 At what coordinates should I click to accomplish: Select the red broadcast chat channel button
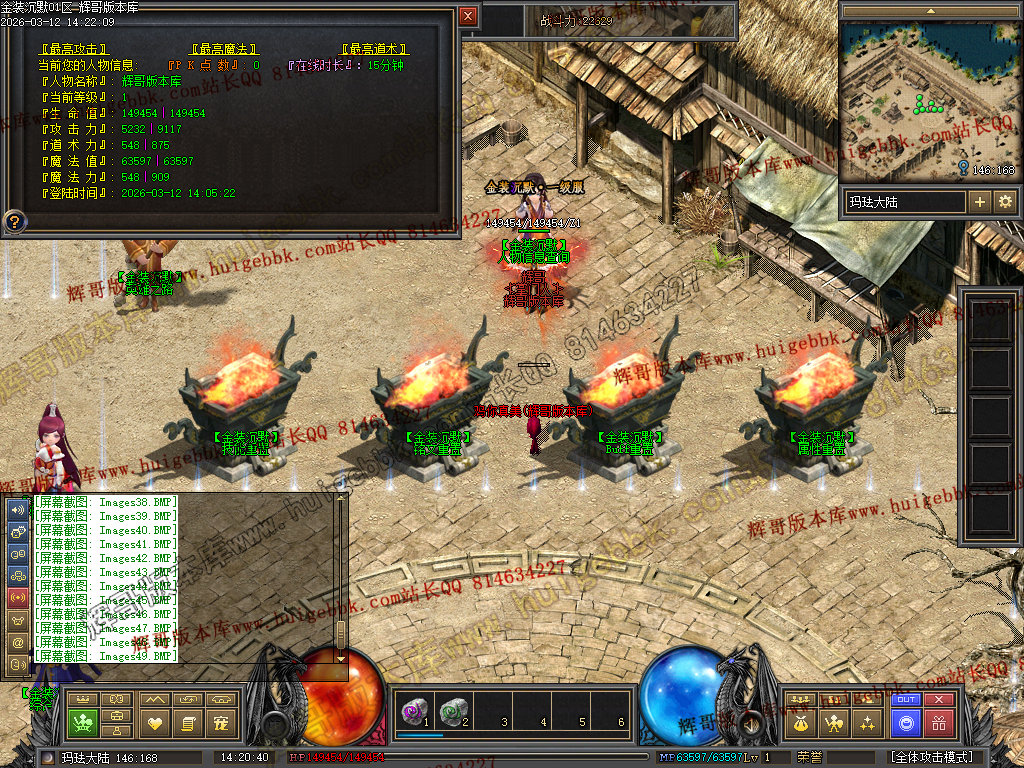coord(18,598)
